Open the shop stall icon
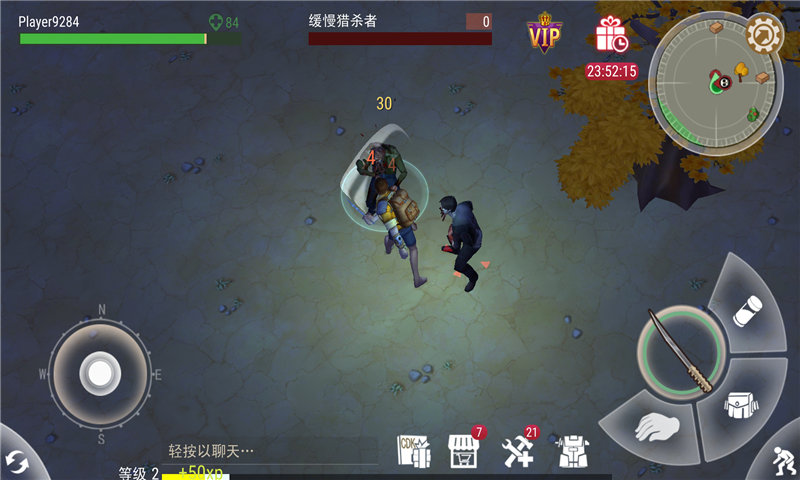800x480 pixels. pos(463,450)
